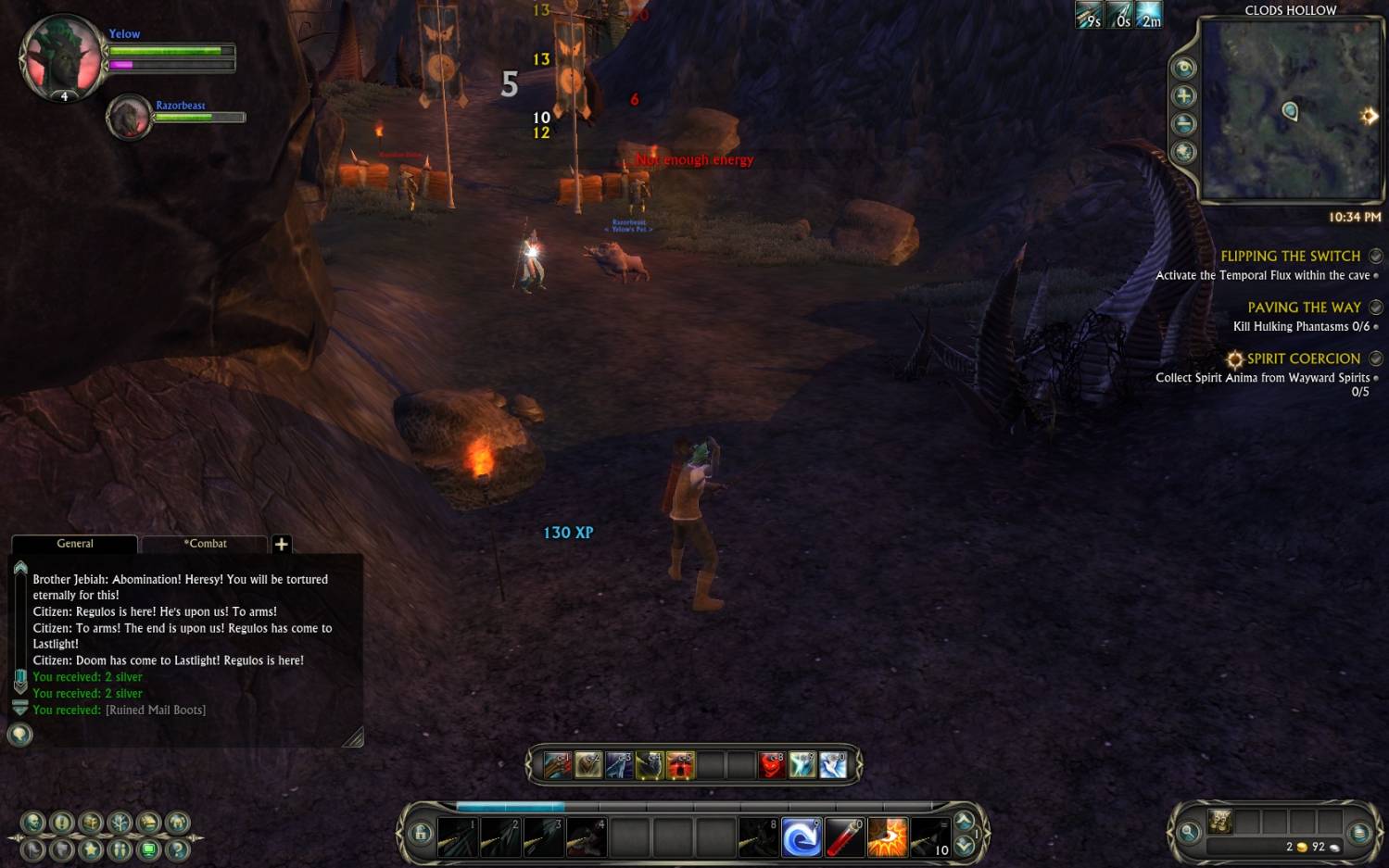The width and height of the screenshot is (1389, 868).
Task: Activate the orange explosion eye ability
Action: (887, 837)
